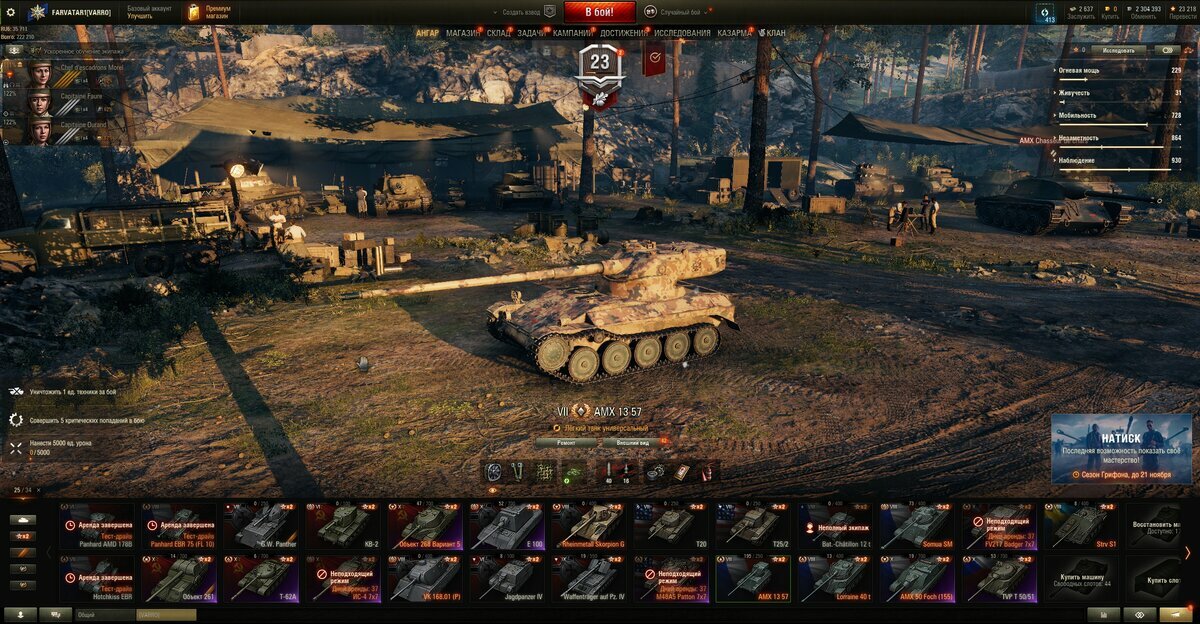Switch to the Склад (Depot) tab
The width and height of the screenshot is (1200, 624).
click(x=499, y=33)
